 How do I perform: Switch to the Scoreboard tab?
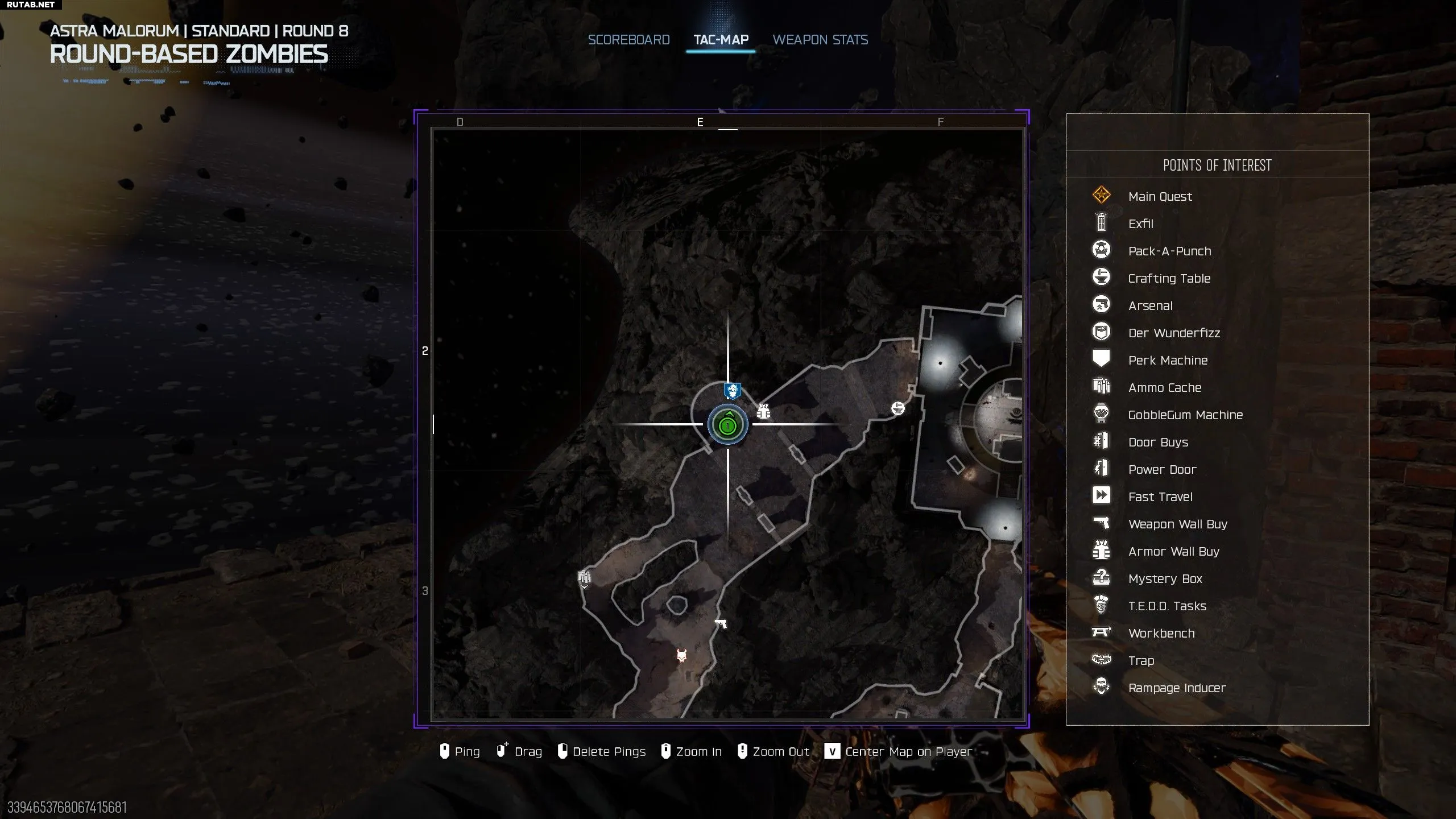coord(628,40)
